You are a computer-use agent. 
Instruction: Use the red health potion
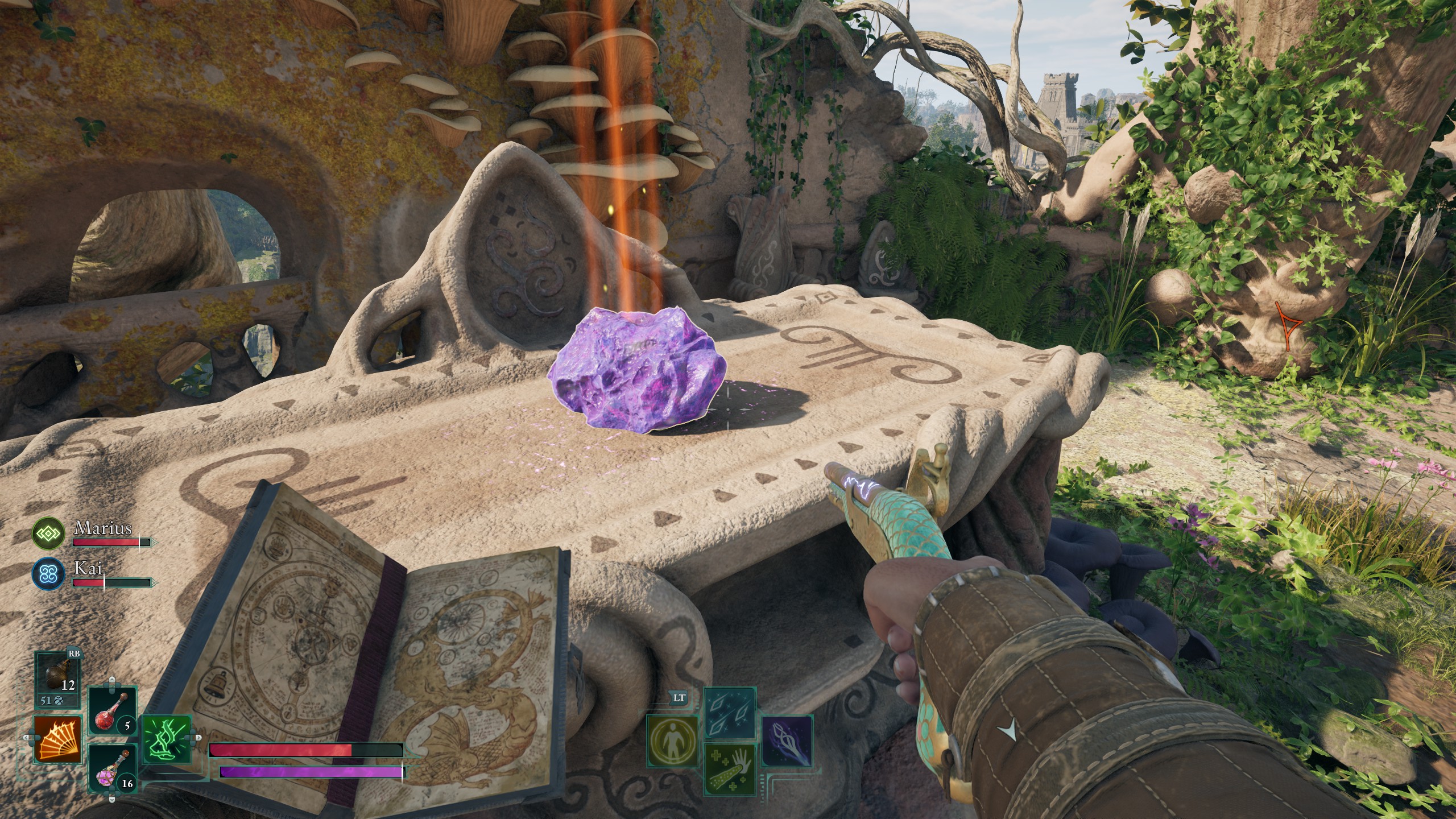(113, 710)
